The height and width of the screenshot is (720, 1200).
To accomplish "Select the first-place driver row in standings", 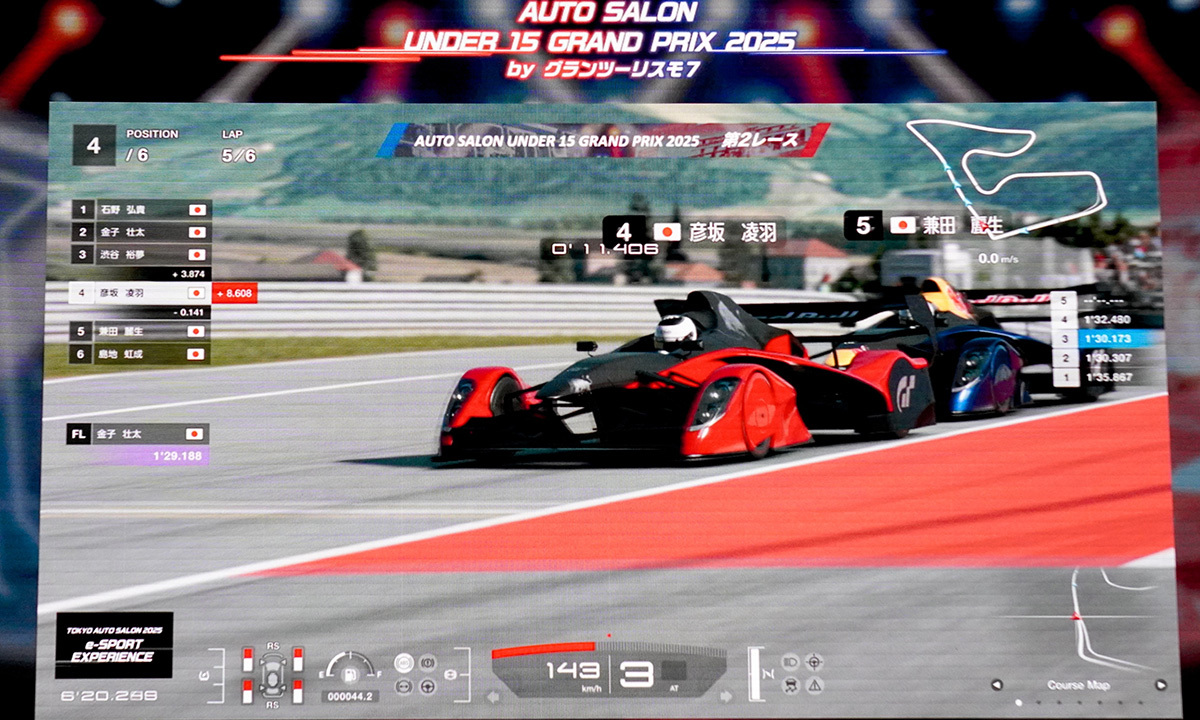I will [x=138, y=210].
